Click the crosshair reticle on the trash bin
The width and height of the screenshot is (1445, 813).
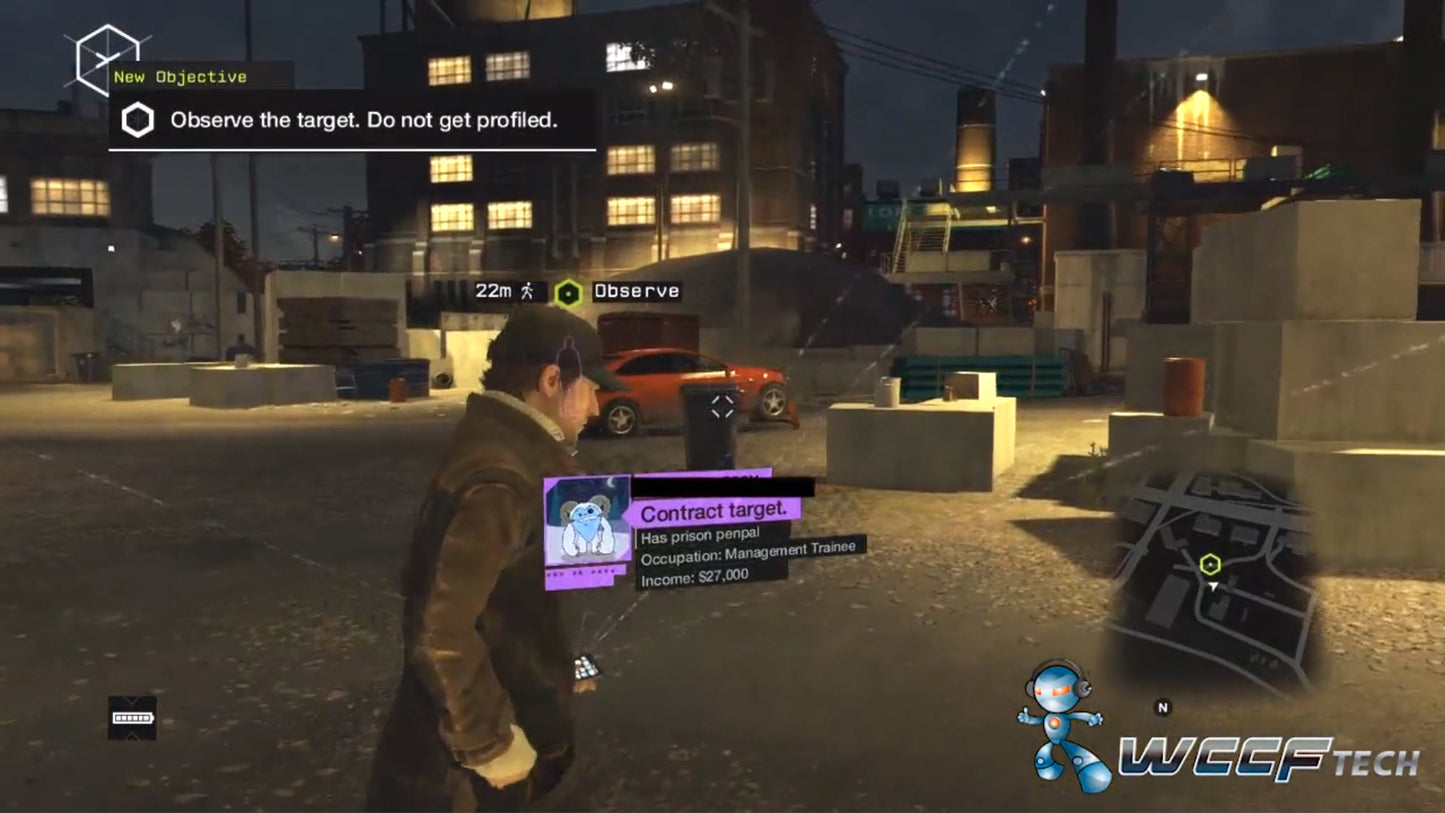(x=723, y=404)
